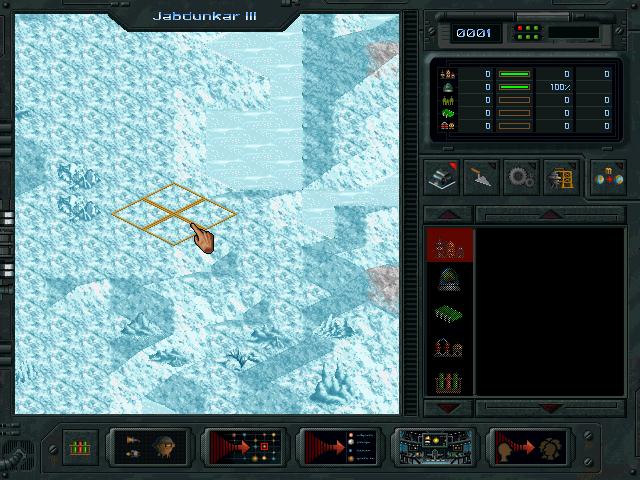Go to the star map screen
This screenshot has height=480, width=640.
(x=245, y=446)
